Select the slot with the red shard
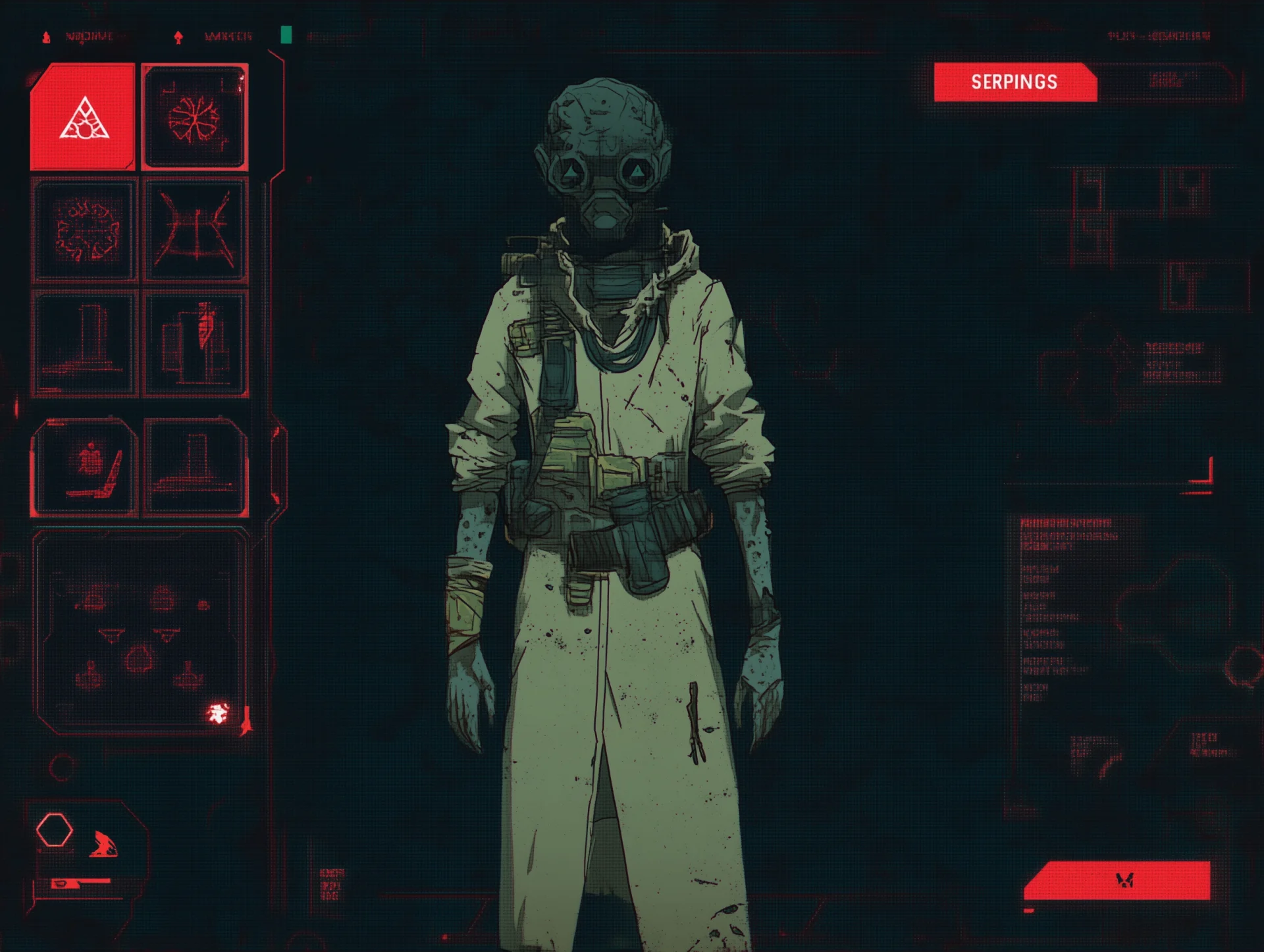Viewport: 1264px width, 952px height. pos(196,343)
